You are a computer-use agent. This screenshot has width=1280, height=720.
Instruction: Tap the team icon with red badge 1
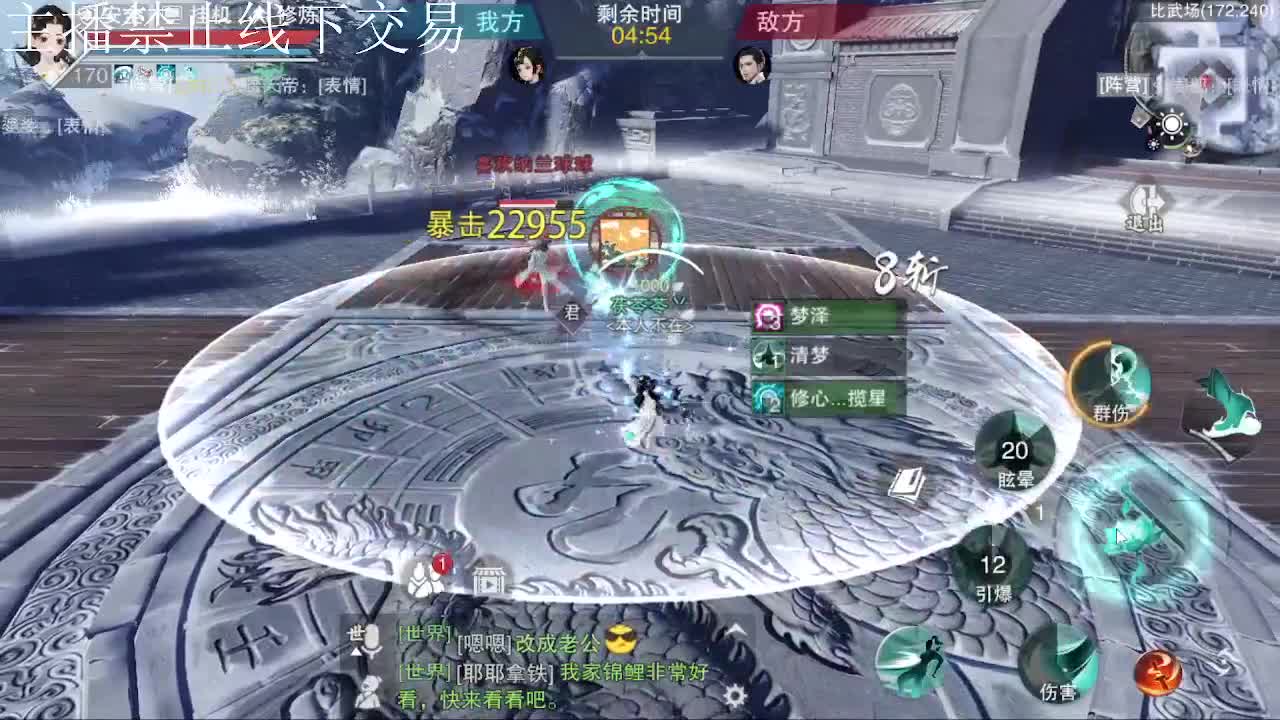coord(425,580)
